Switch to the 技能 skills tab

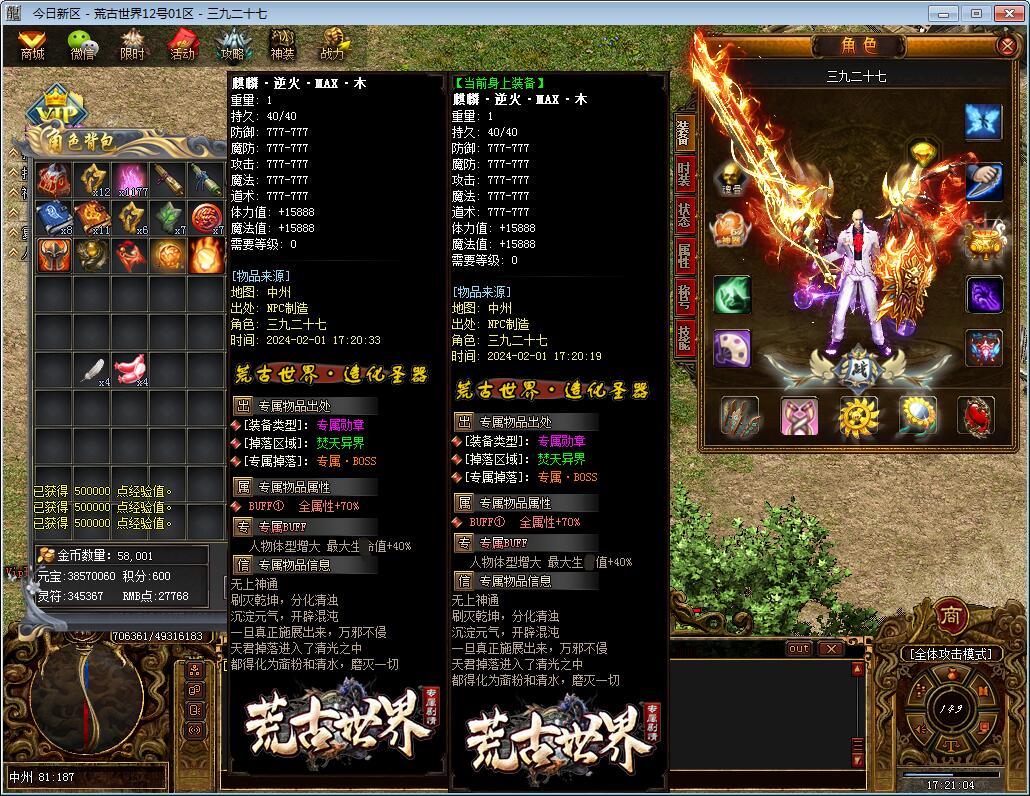[684, 338]
